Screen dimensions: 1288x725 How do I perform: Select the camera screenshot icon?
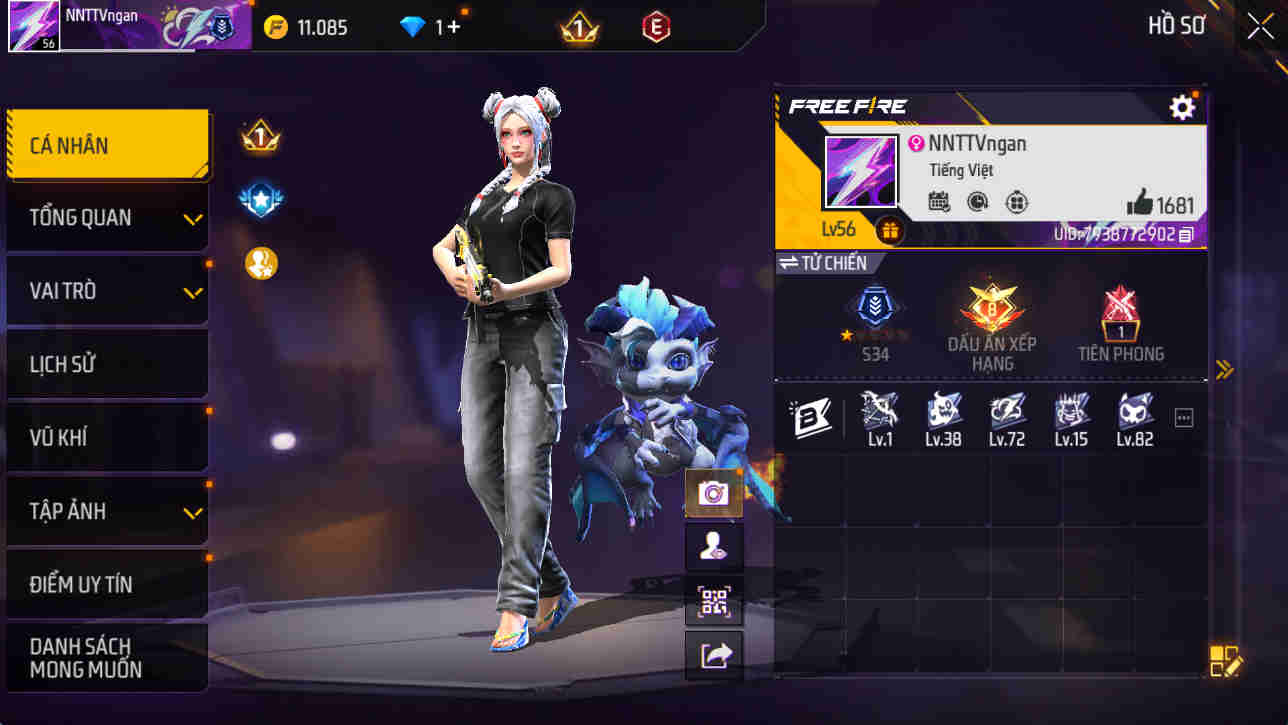point(714,492)
